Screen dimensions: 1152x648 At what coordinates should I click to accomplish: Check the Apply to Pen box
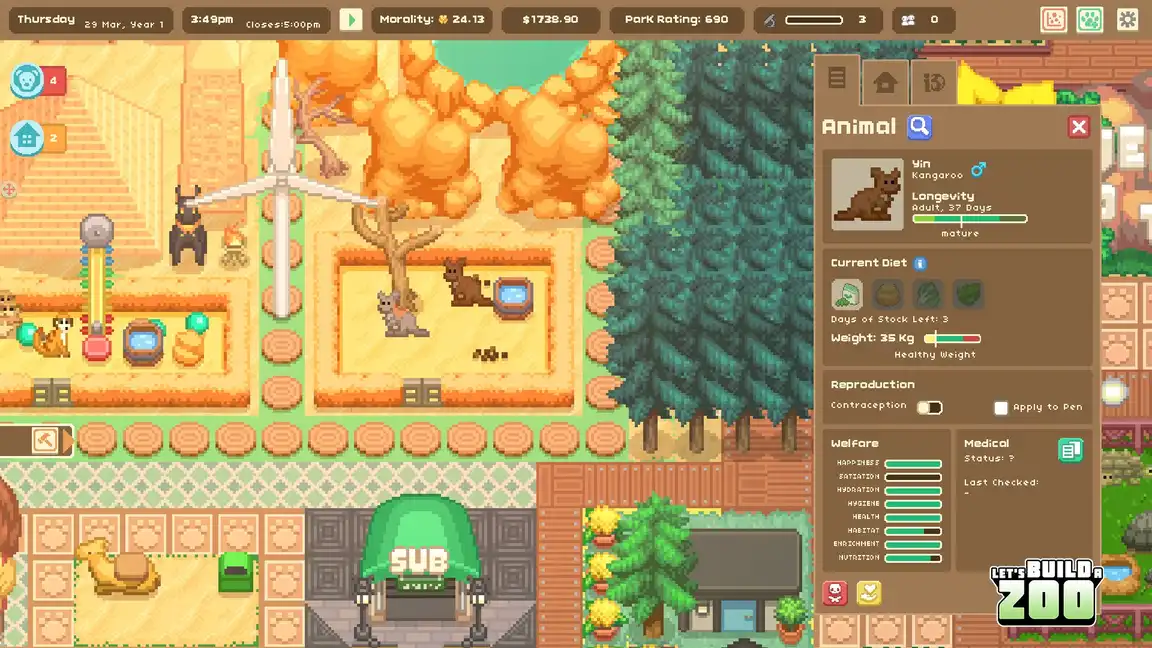(1001, 408)
